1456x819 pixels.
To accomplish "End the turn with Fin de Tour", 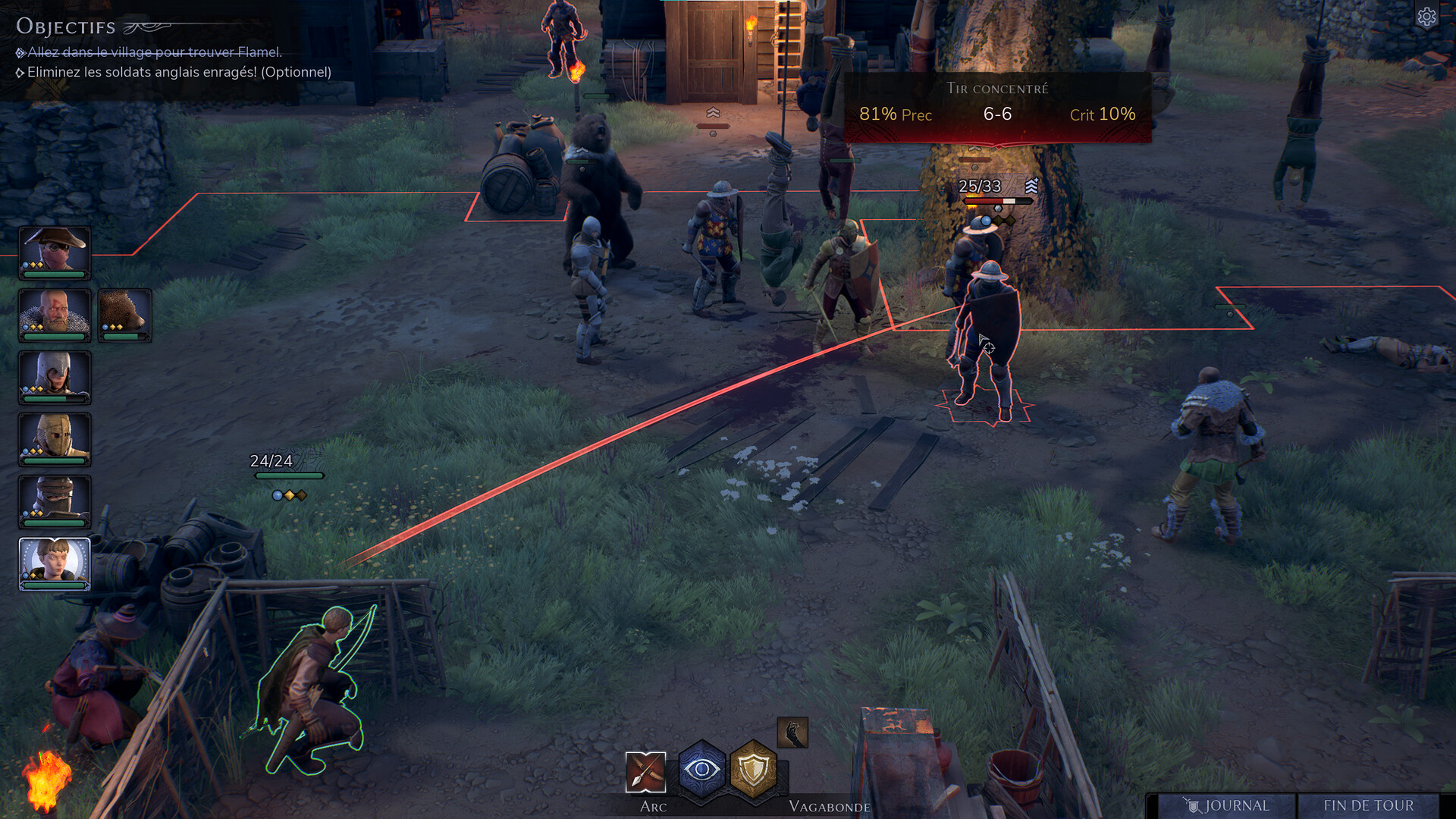I will (x=1368, y=805).
